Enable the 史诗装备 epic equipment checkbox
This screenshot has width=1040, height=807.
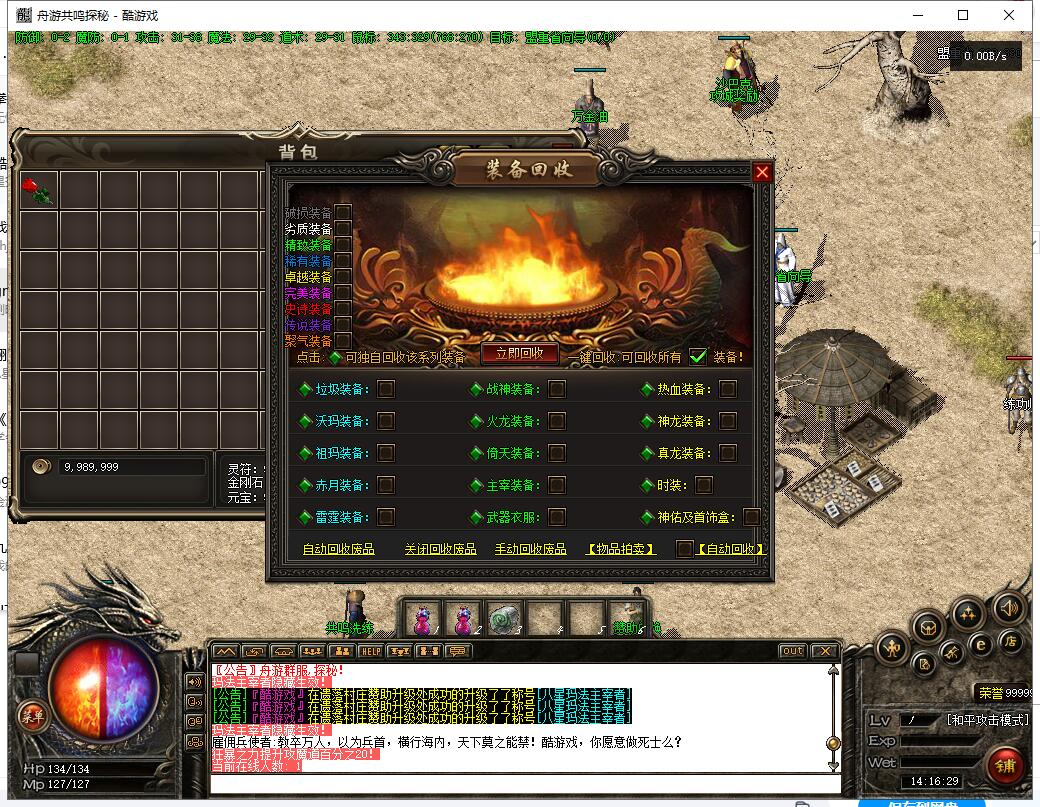(x=343, y=308)
